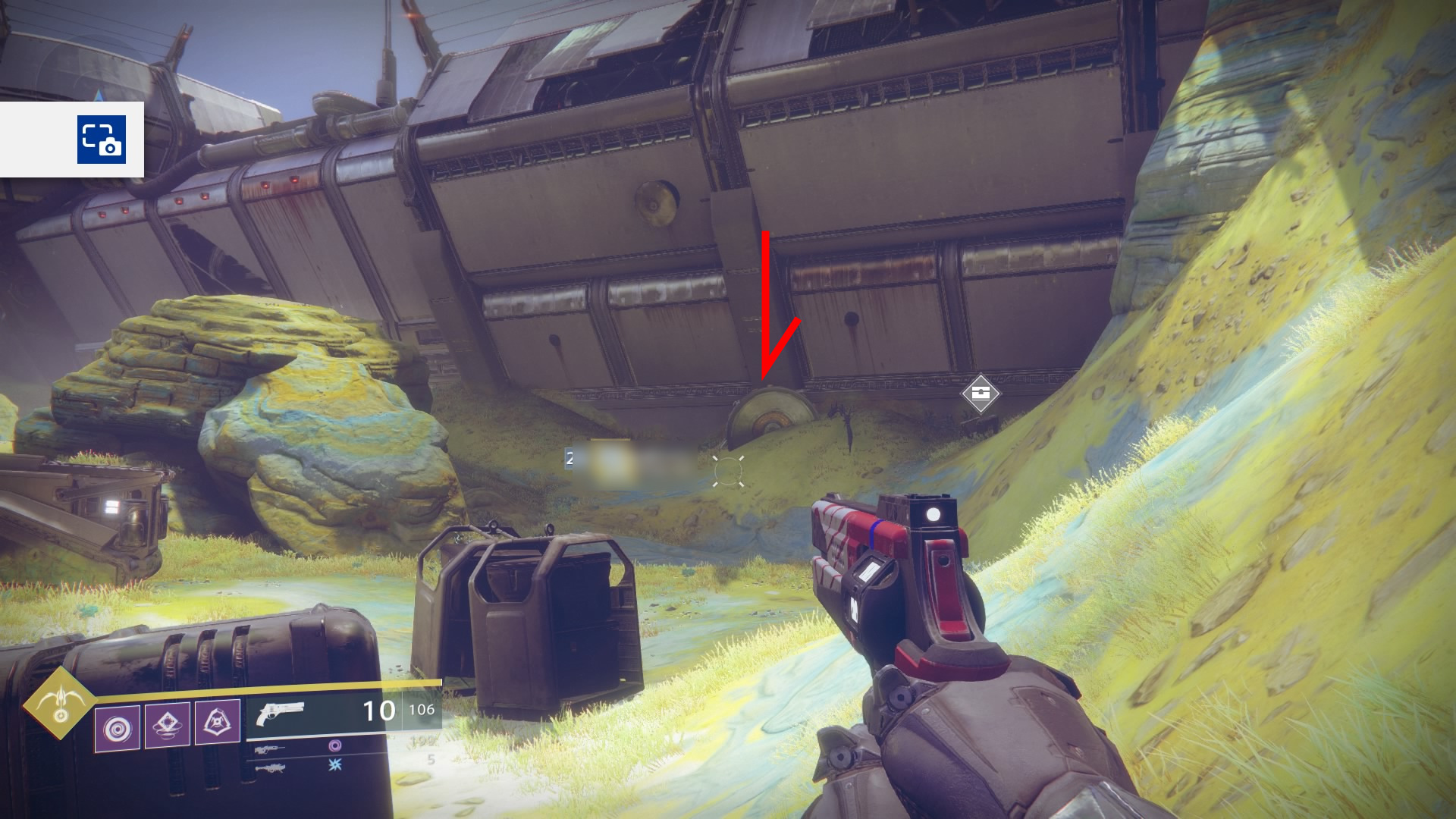Click the chest waypoint marker
The height and width of the screenshot is (819, 1456).
[x=981, y=393]
